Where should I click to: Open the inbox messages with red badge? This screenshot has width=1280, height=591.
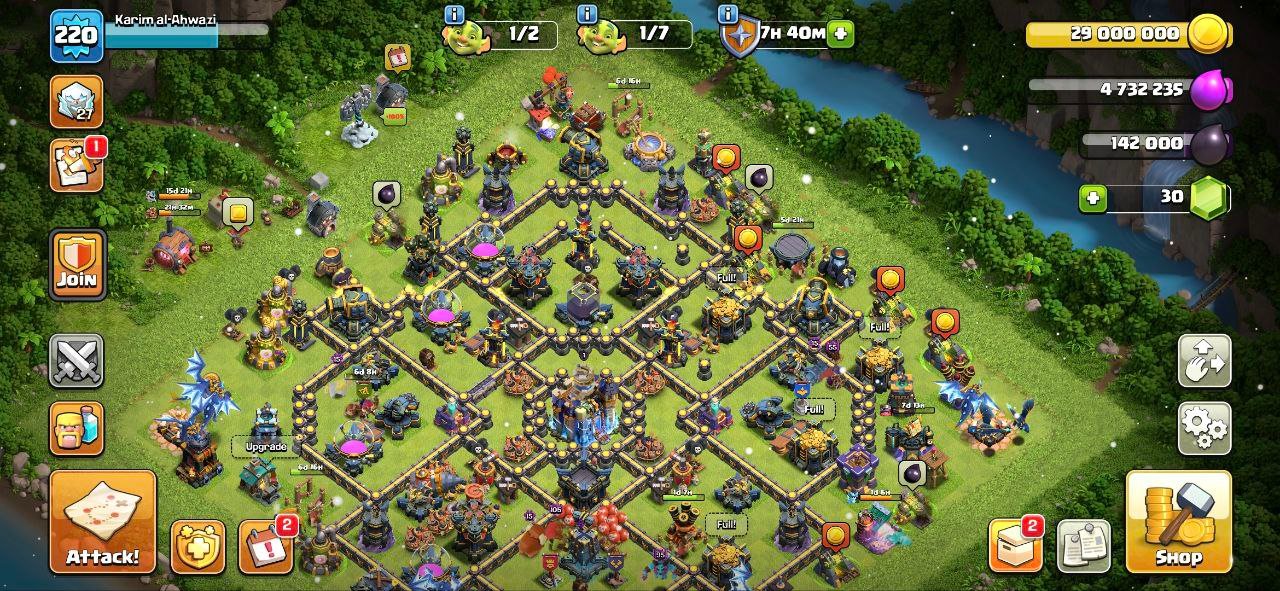pyautogui.click(x=77, y=165)
